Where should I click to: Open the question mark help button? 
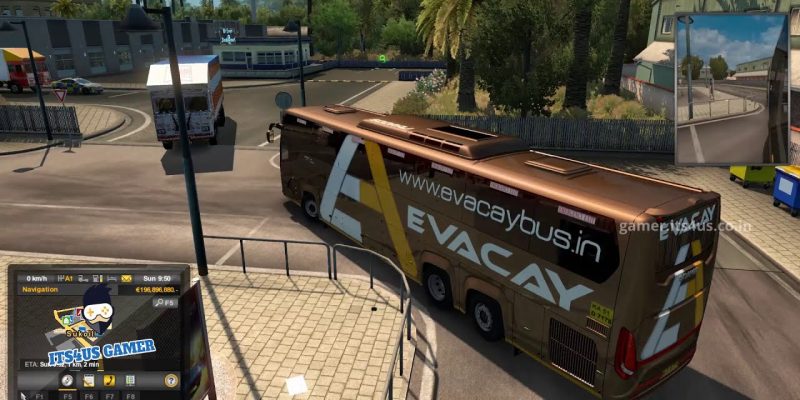pos(171,380)
